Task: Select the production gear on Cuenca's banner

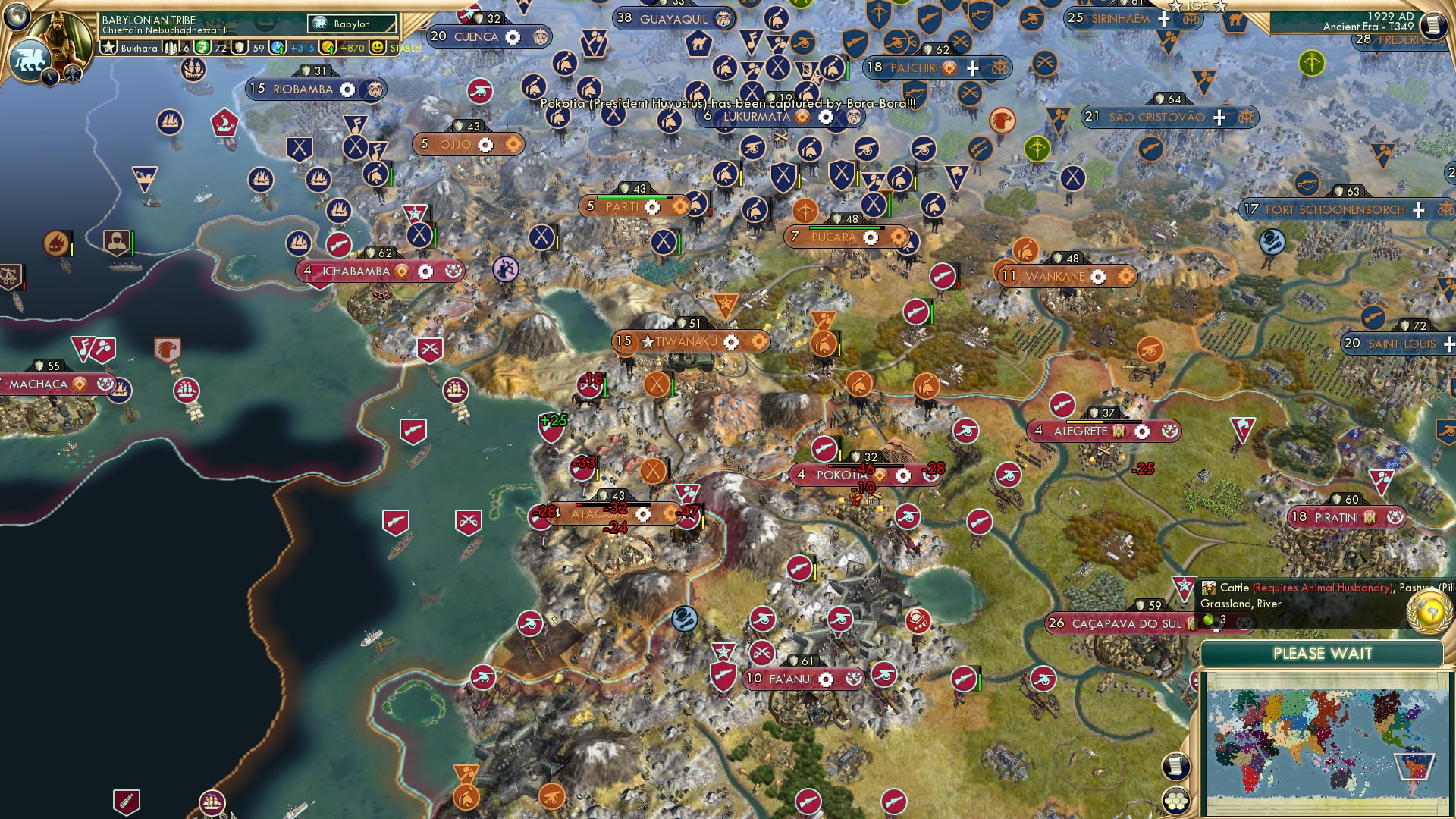Action: [x=513, y=36]
